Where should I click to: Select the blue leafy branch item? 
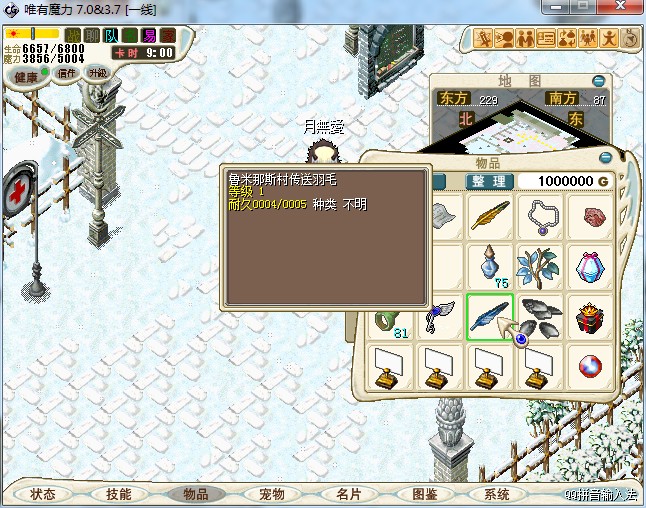(x=541, y=266)
